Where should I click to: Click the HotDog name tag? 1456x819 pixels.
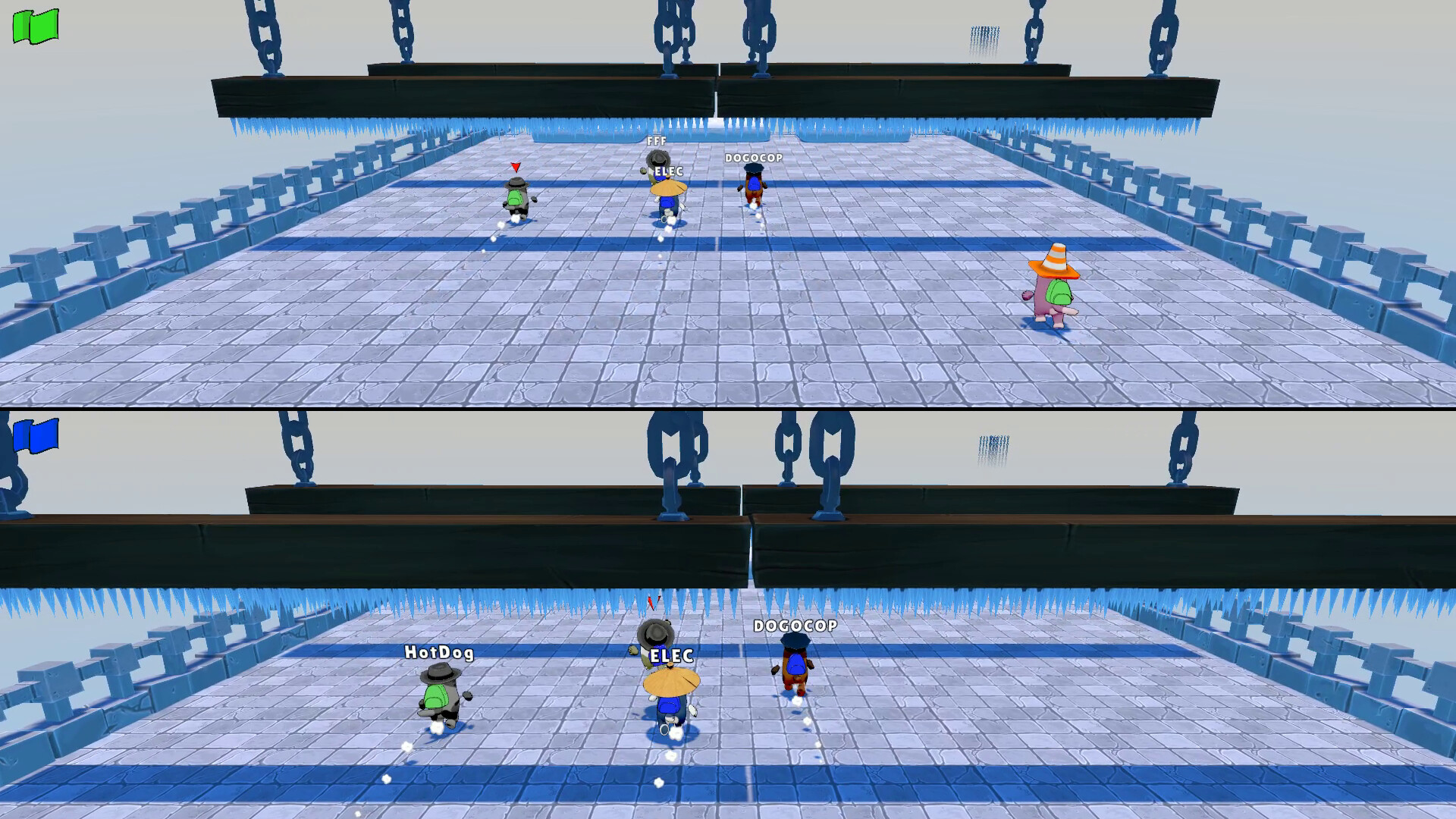[x=438, y=651]
